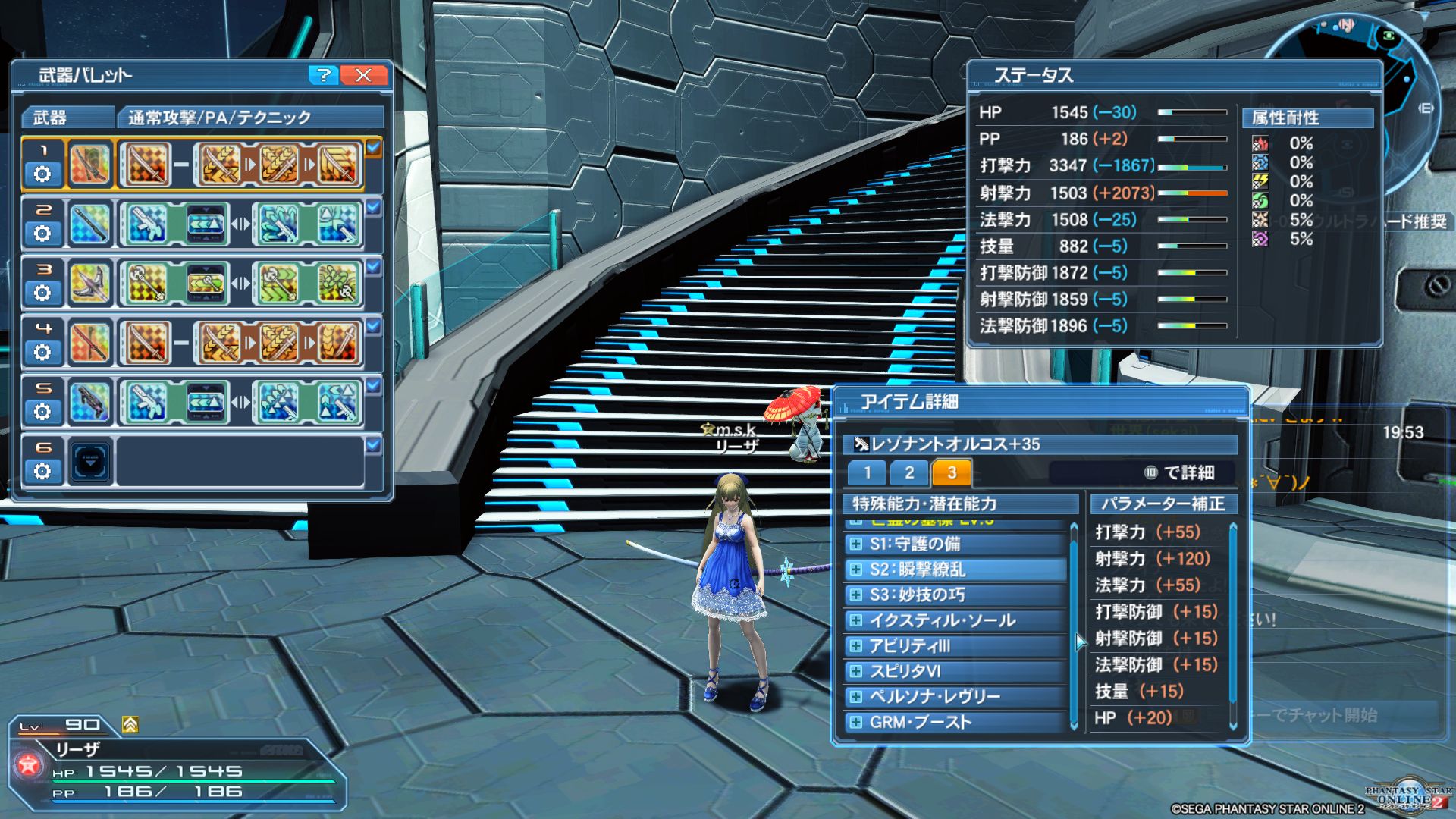Expand the イクスティル・ソール ability
The width and height of the screenshot is (1456, 819).
tap(856, 620)
